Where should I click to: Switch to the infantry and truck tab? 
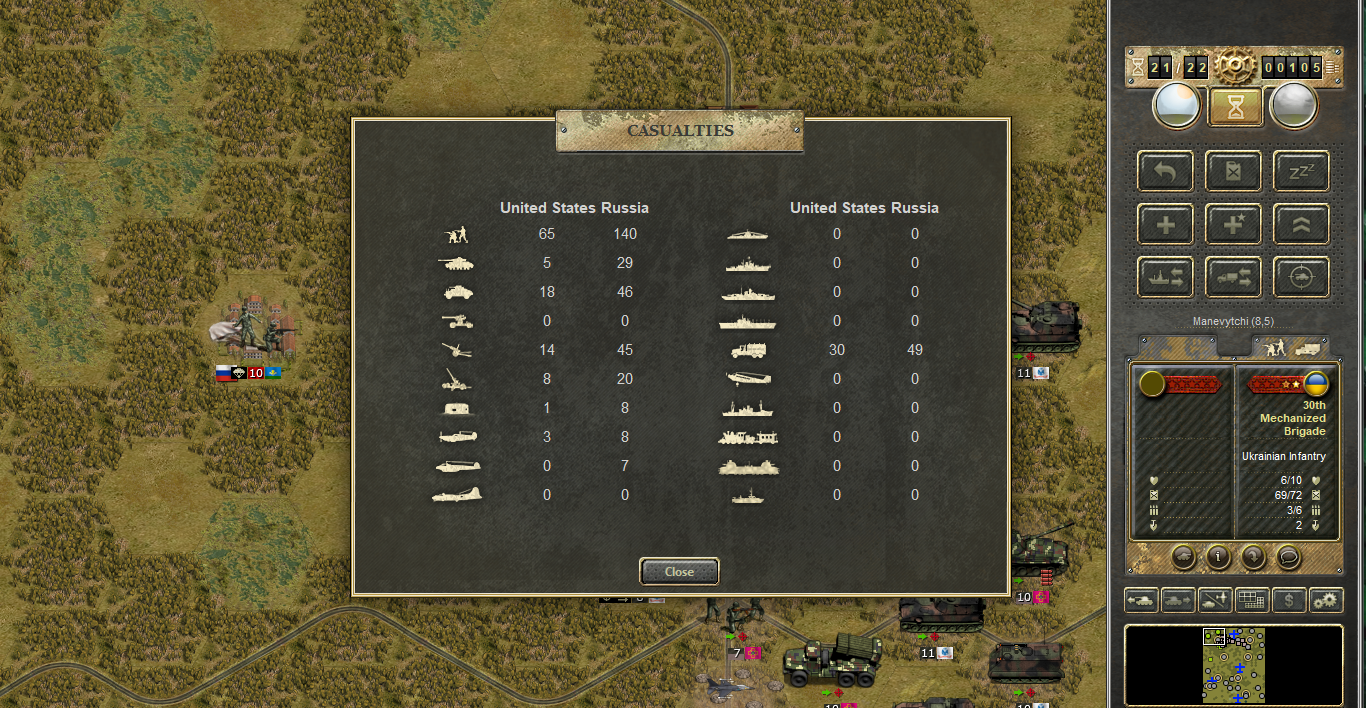tap(1290, 347)
